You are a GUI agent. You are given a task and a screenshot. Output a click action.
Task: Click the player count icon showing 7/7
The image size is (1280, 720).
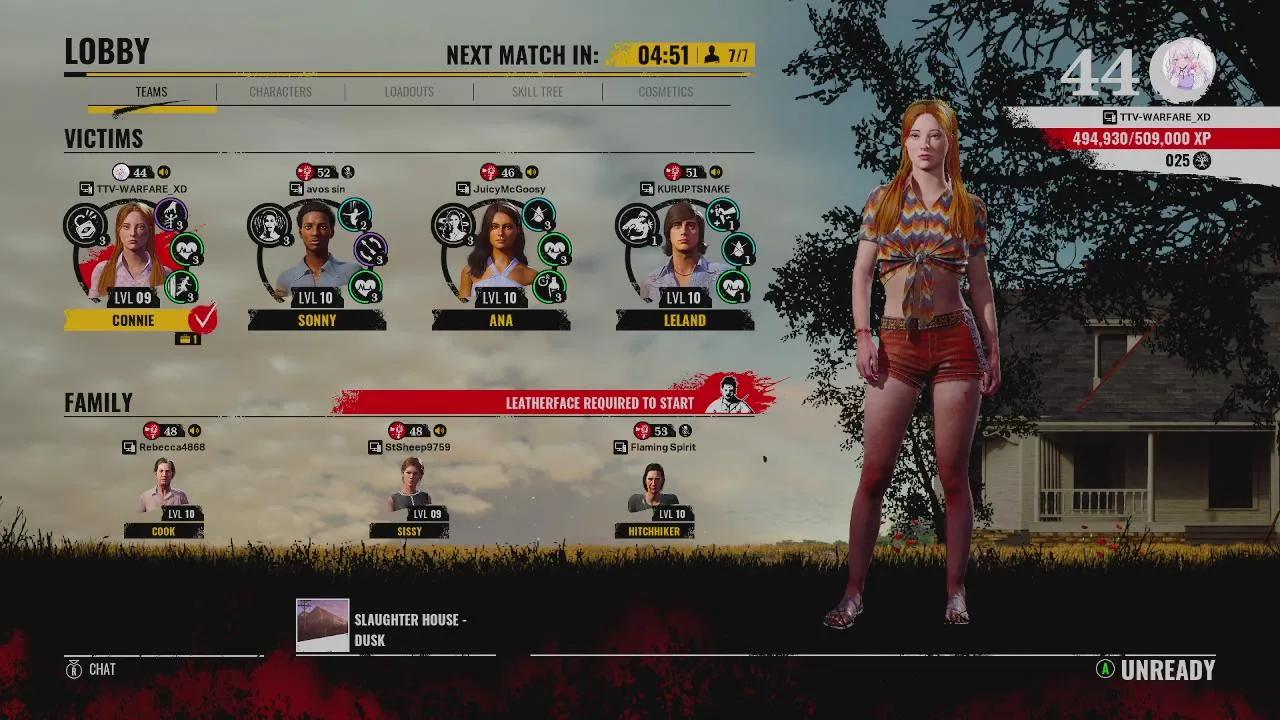(712, 55)
